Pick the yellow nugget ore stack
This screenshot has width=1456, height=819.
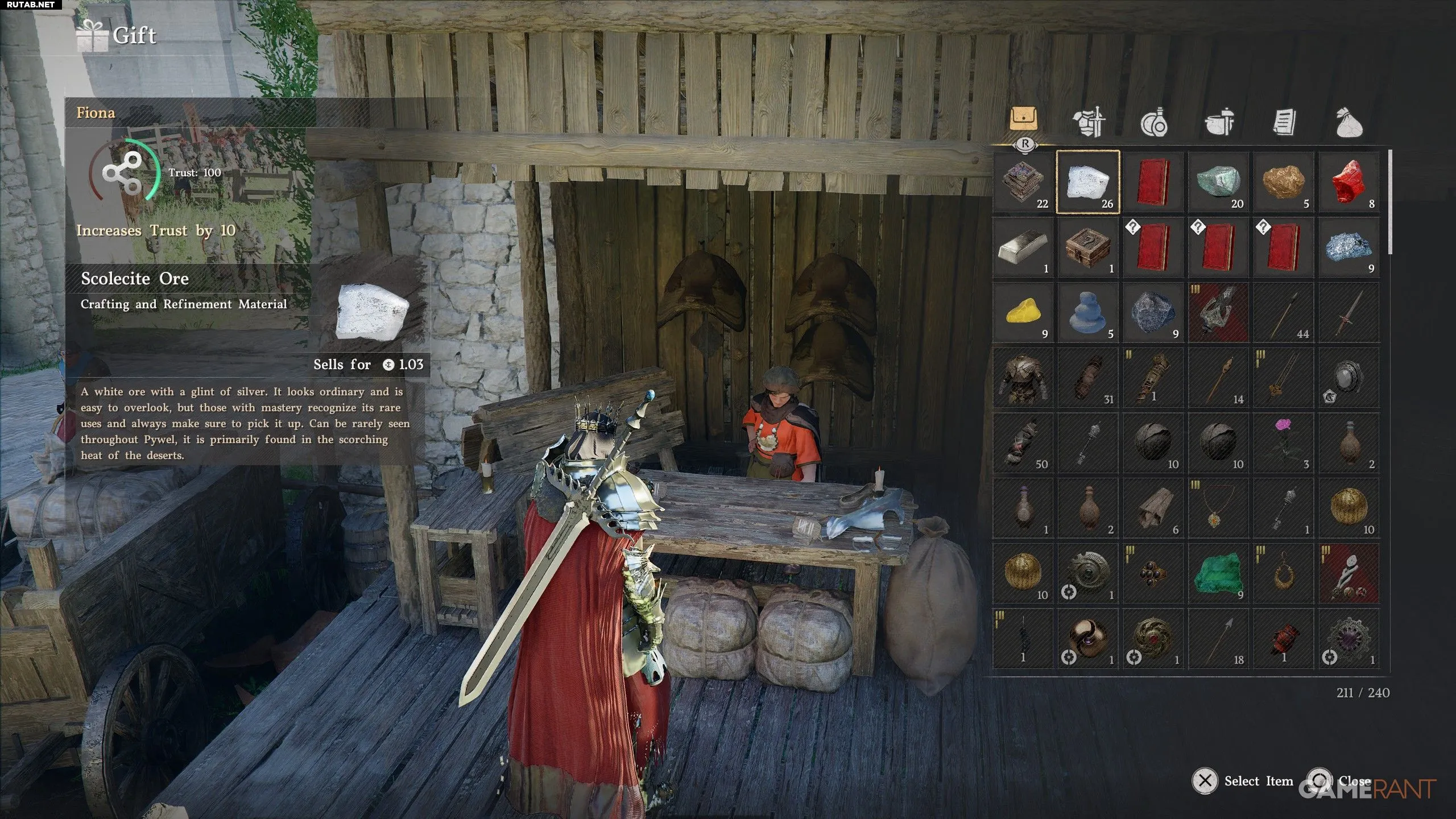tap(1023, 312)
